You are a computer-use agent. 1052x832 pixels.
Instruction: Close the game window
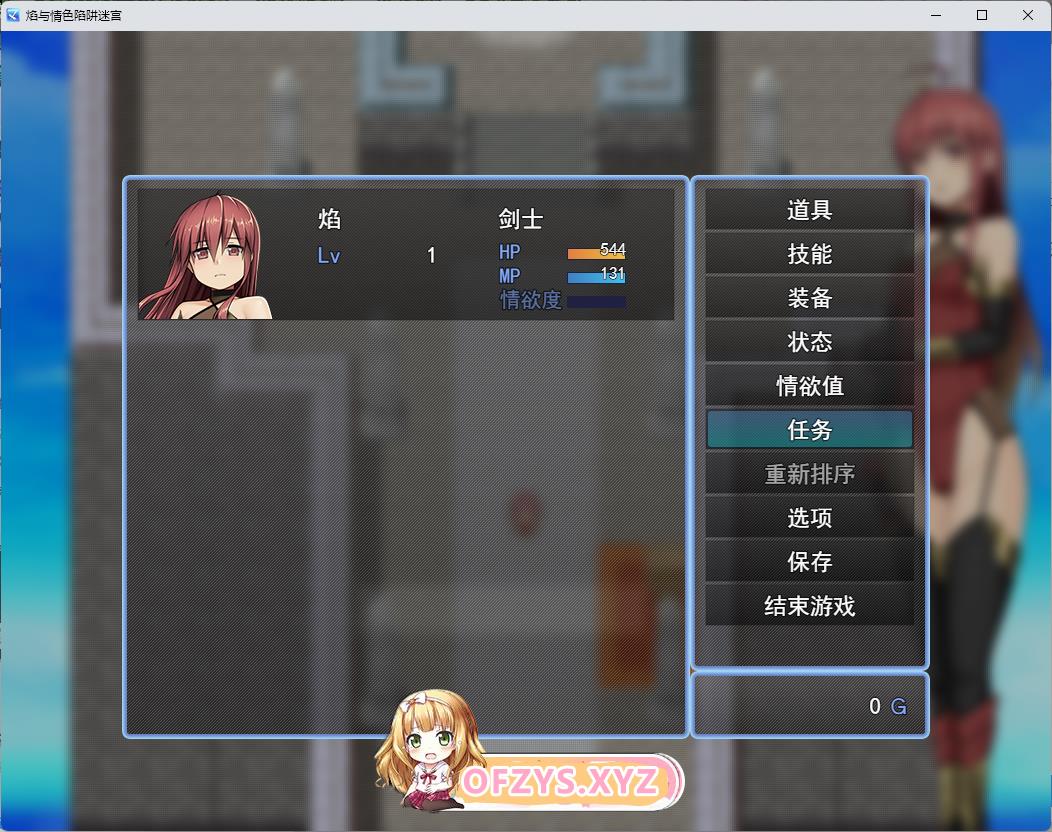(x=1028, y=15)
